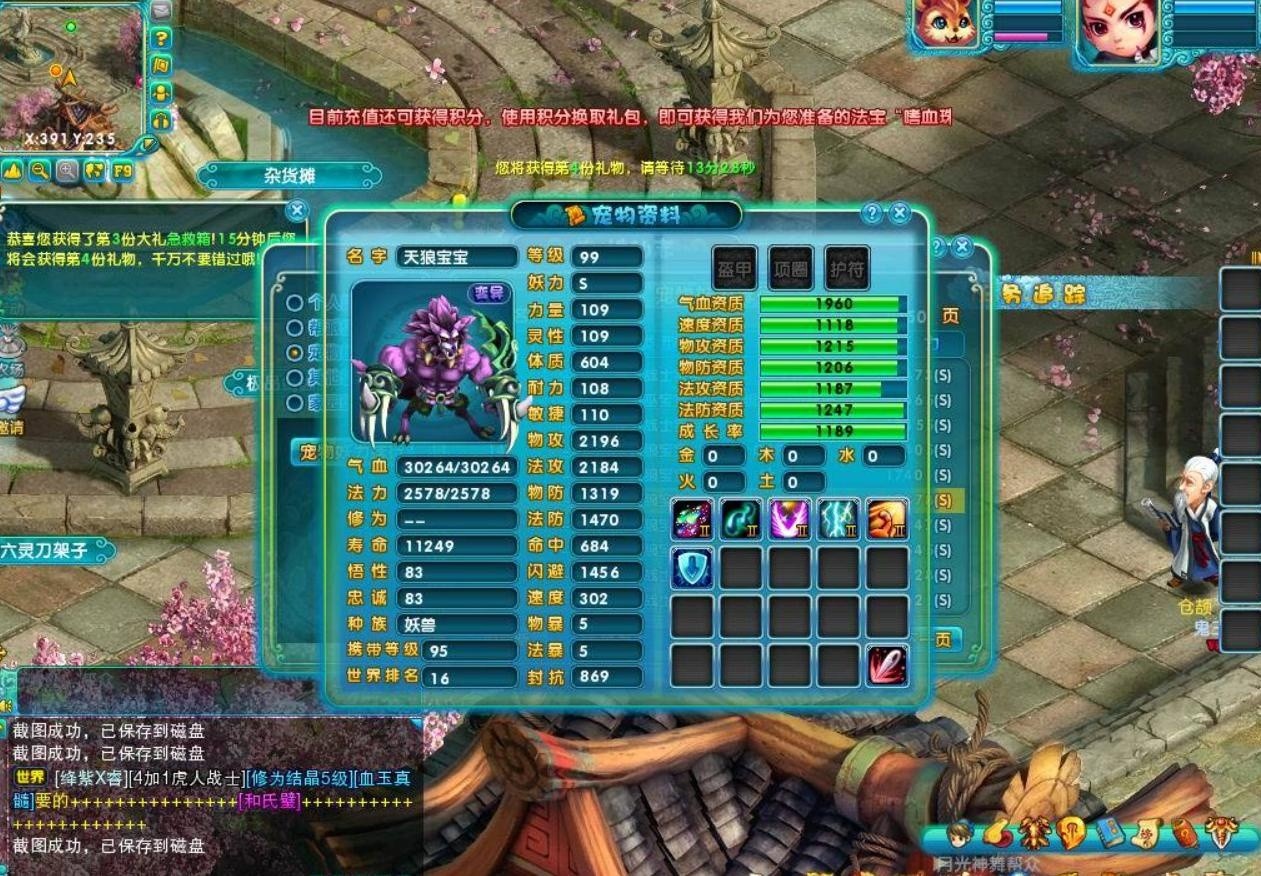Select the orange fist pet skill icon
1261x876 pixels.
click(x=887, y=520)
